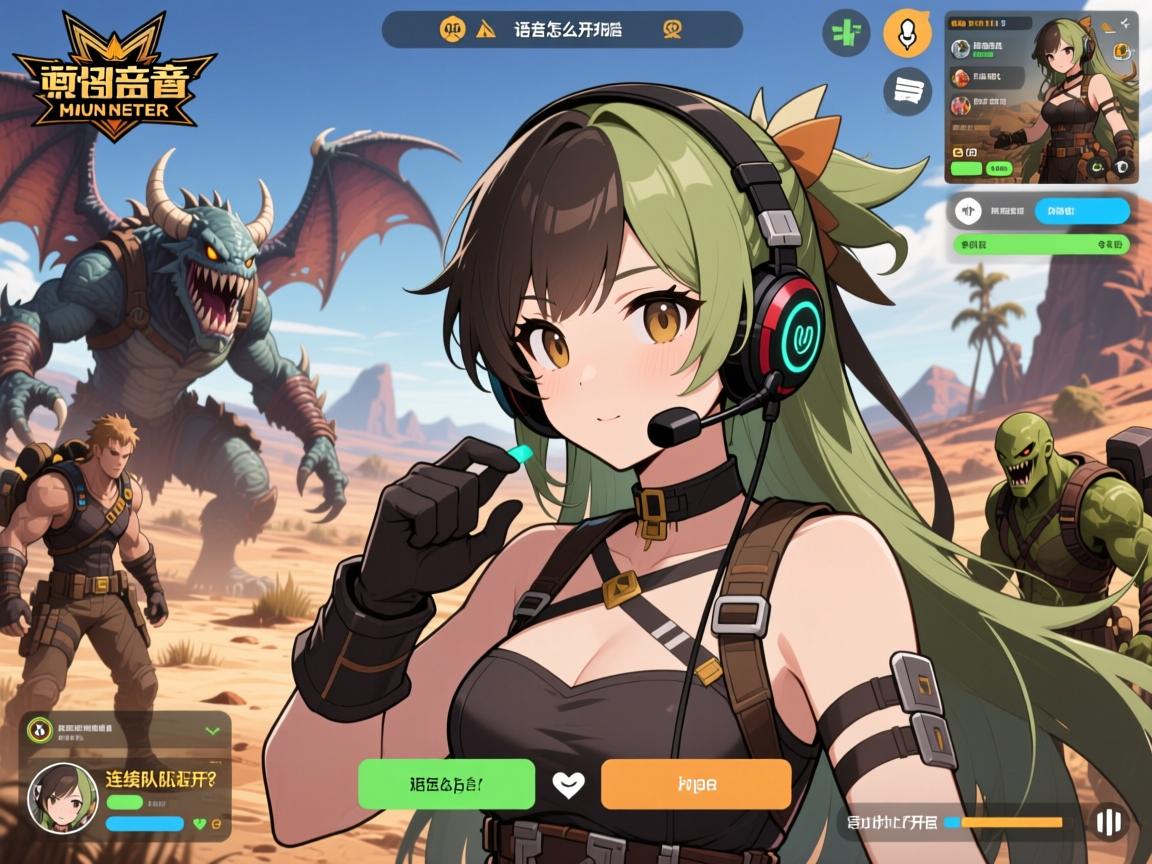Click the blue pill button under the girl portrait panel
Image resolution: width=1152 pixels, height=864 pixels.
point(144,823)
